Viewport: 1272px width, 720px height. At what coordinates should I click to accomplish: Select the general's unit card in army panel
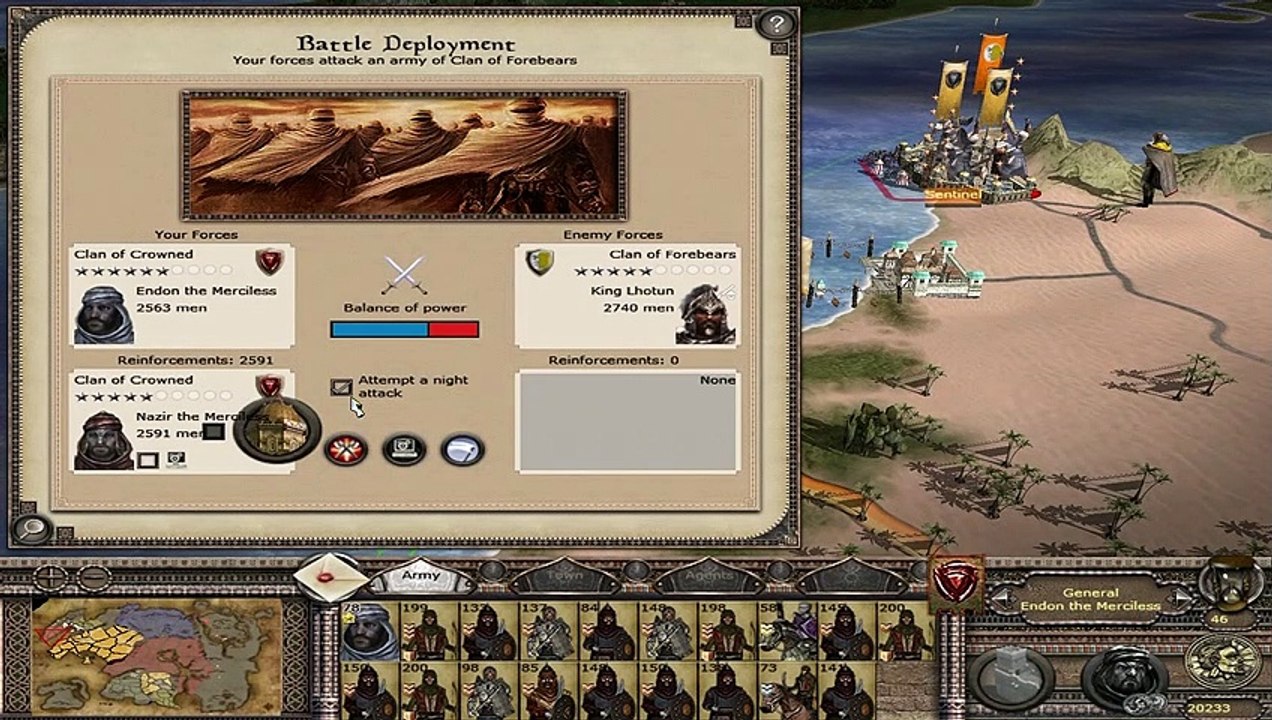(369, 630)
